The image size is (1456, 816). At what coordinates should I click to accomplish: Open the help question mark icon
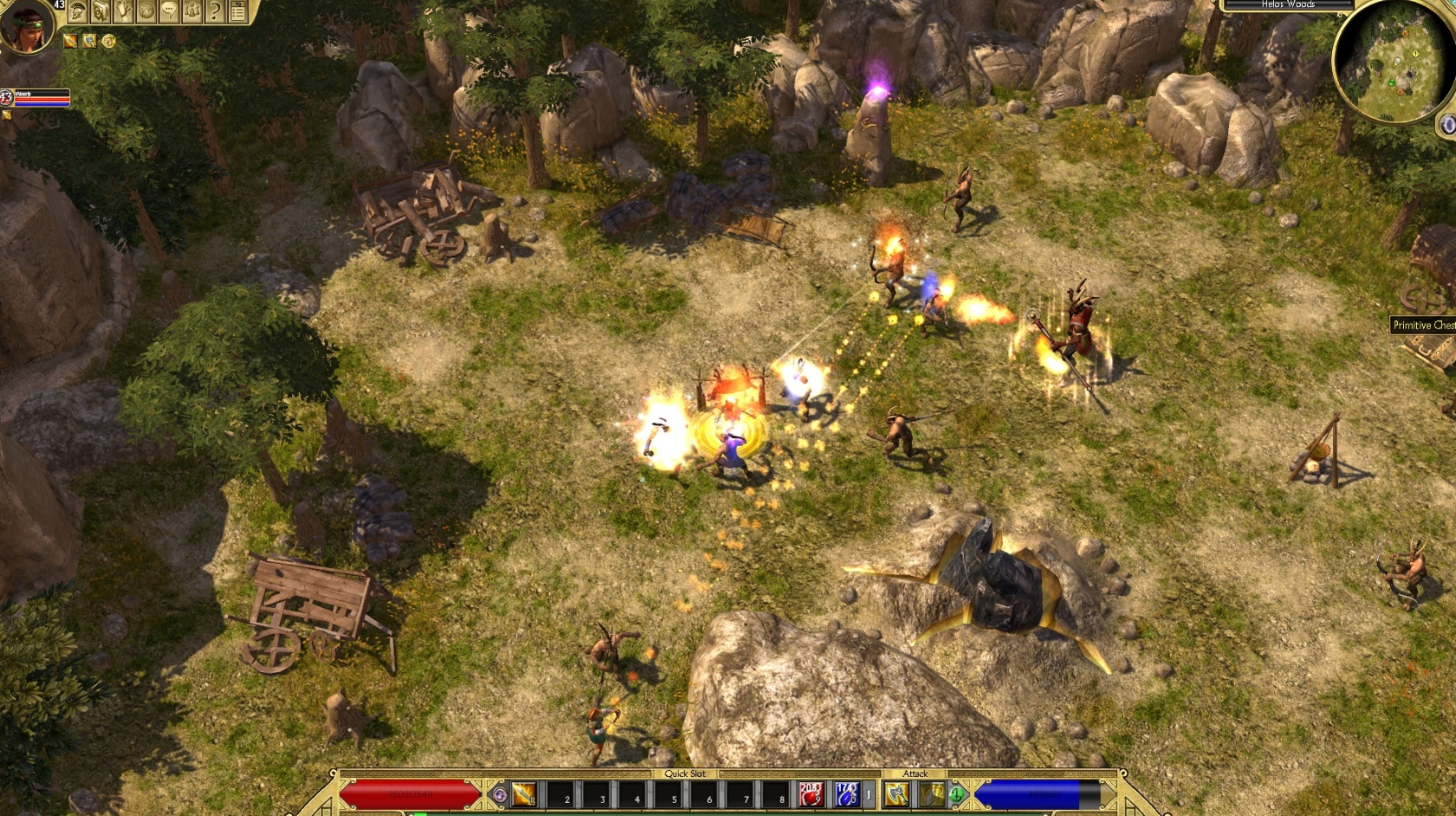coord(216,10)
